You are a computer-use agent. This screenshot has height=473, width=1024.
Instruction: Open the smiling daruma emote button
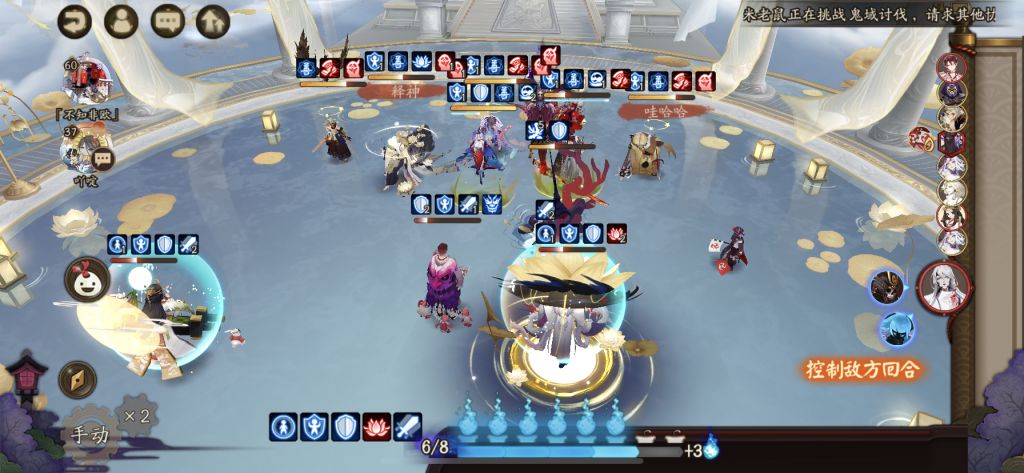tap(87, 279)
